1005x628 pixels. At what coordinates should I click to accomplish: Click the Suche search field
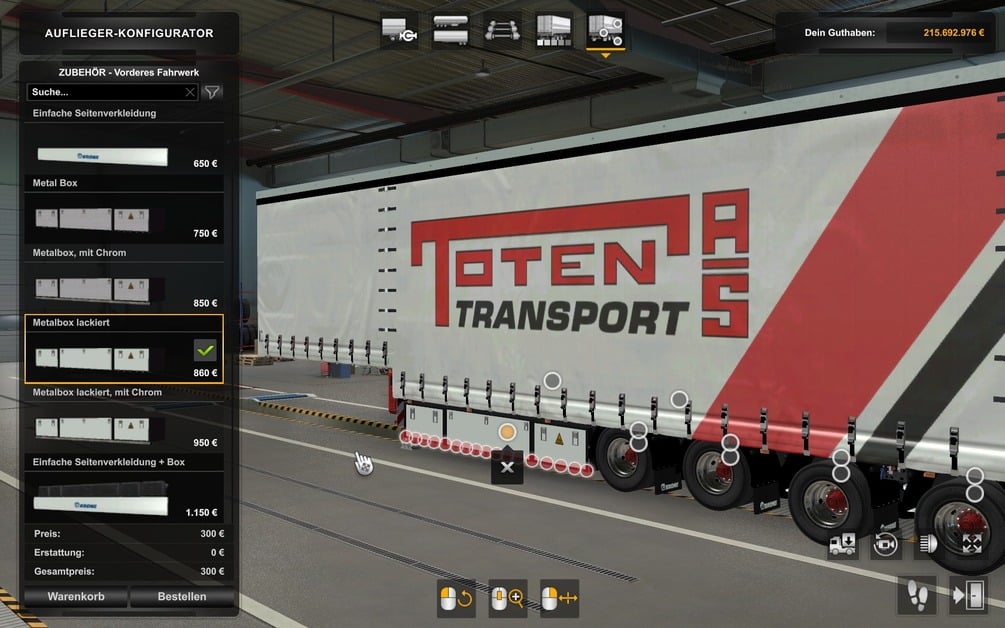[105, 92]
